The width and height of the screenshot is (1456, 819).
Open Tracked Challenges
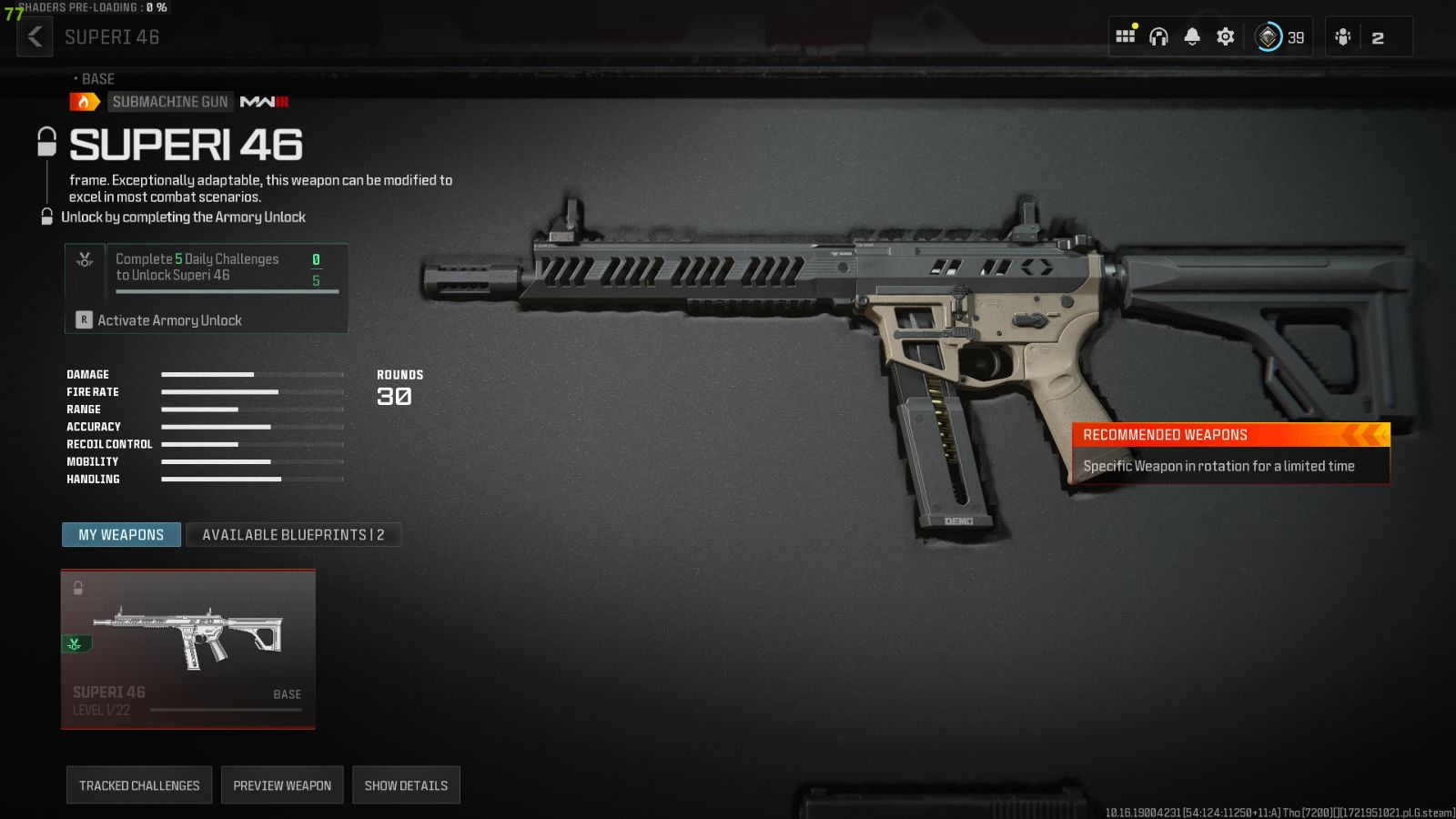[139, 785]
